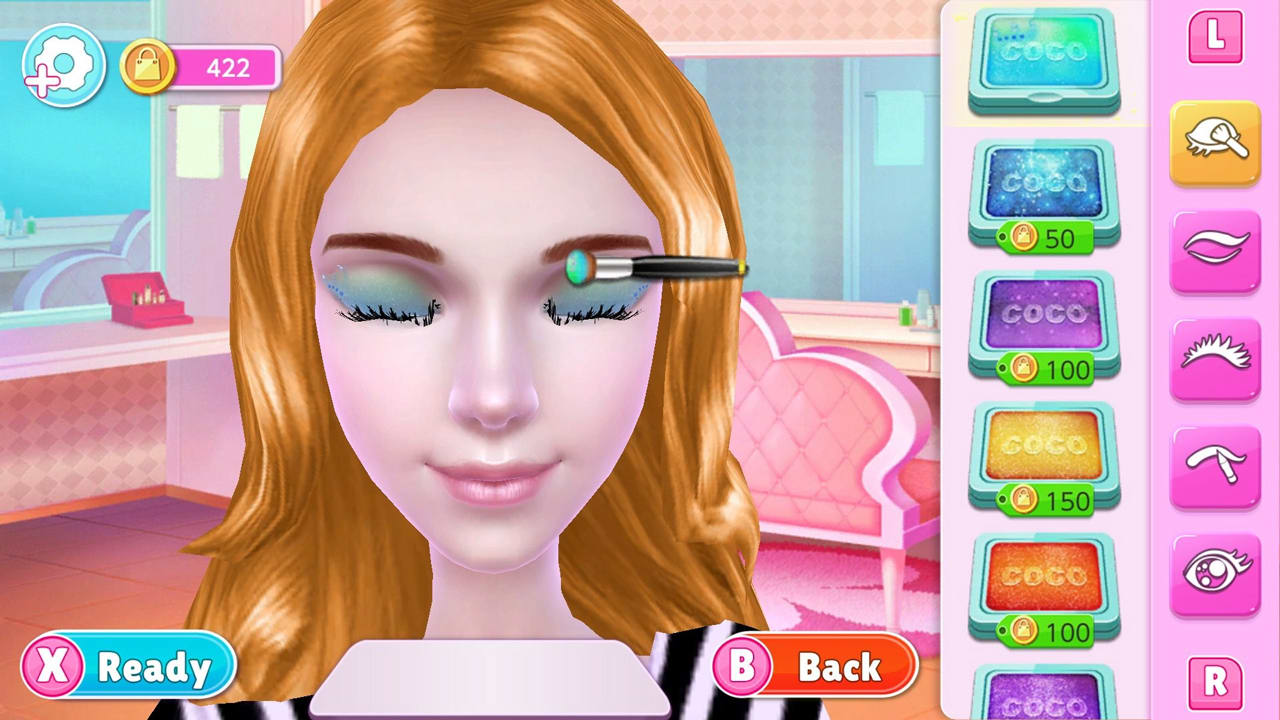Viewport: 1280px width, 720px height.
Task: Switch to the lashes makeup tab
Action: tap(1215, 358)
